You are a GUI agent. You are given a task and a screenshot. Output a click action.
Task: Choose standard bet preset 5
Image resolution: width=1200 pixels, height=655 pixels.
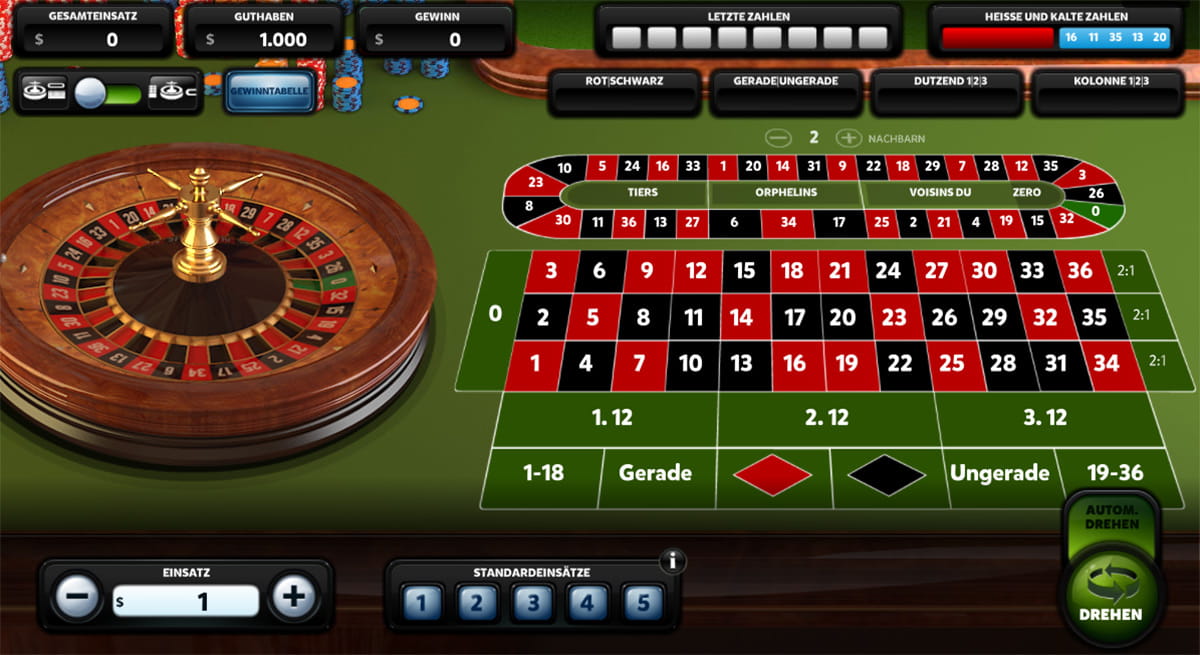[x=643, y=603]
